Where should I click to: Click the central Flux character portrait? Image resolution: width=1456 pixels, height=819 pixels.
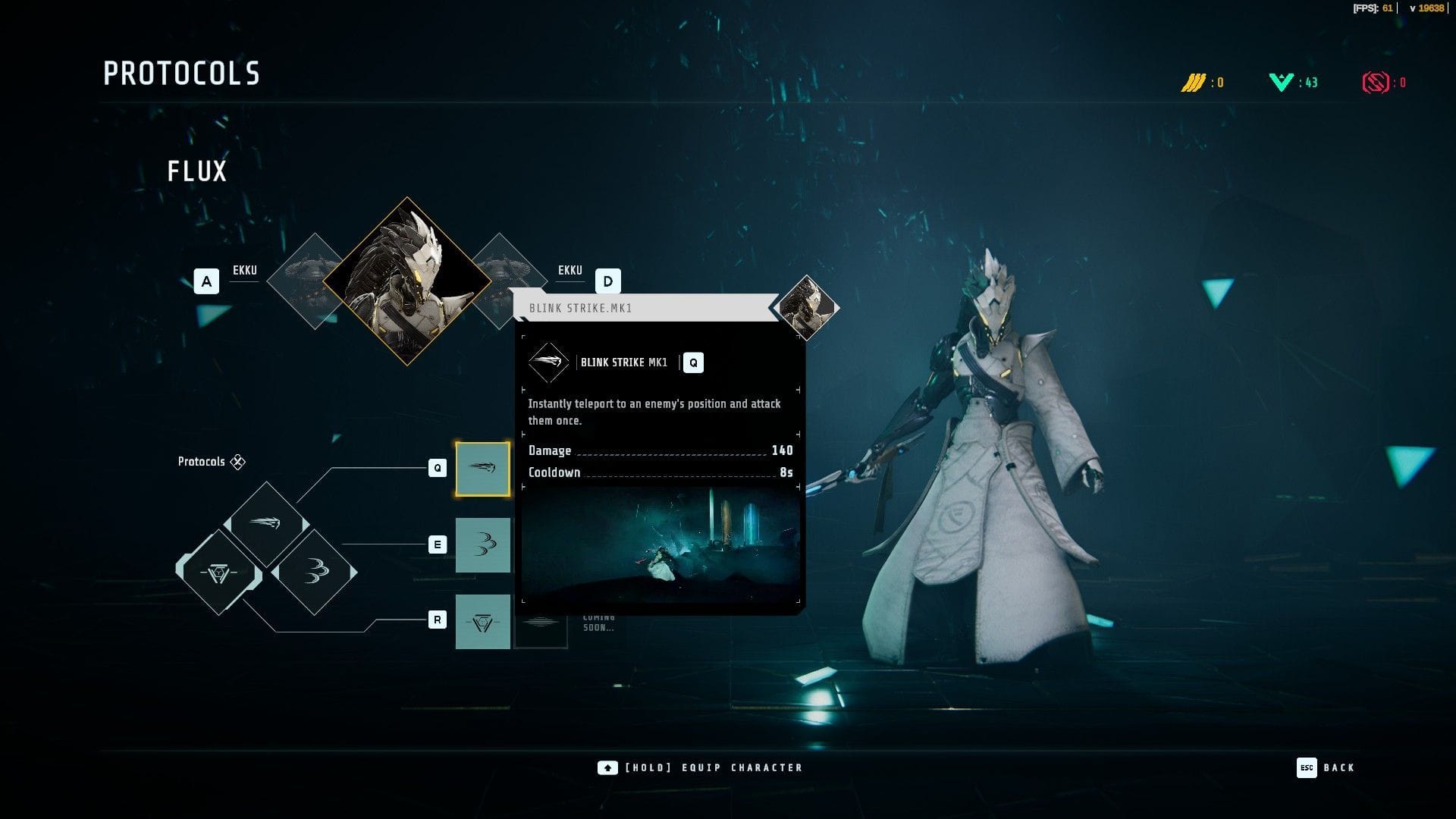(407, 281)
